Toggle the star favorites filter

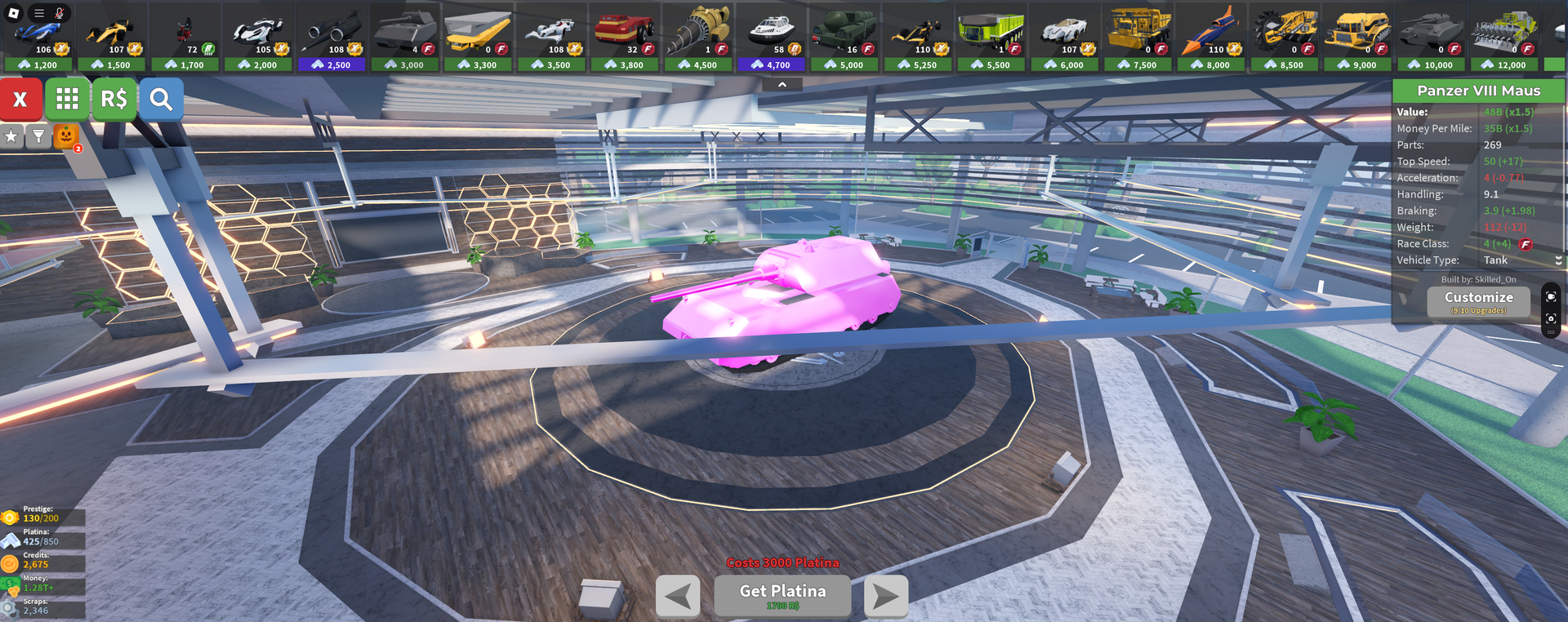click(x=11, y=136)
